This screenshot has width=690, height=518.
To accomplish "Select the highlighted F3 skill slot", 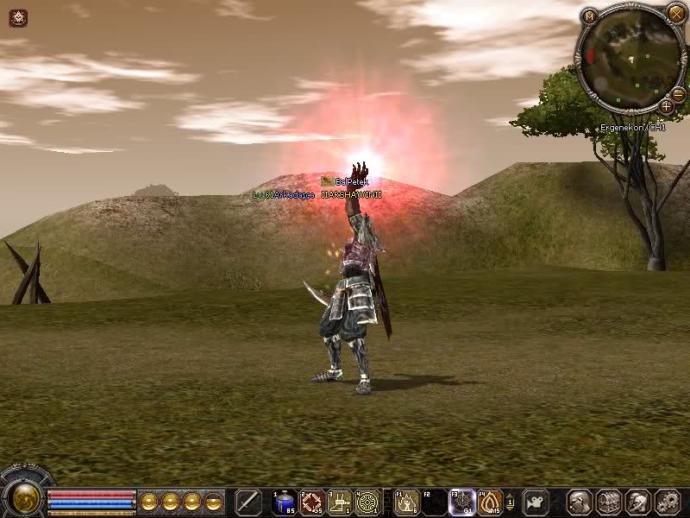I will click(x=462, y=502).
